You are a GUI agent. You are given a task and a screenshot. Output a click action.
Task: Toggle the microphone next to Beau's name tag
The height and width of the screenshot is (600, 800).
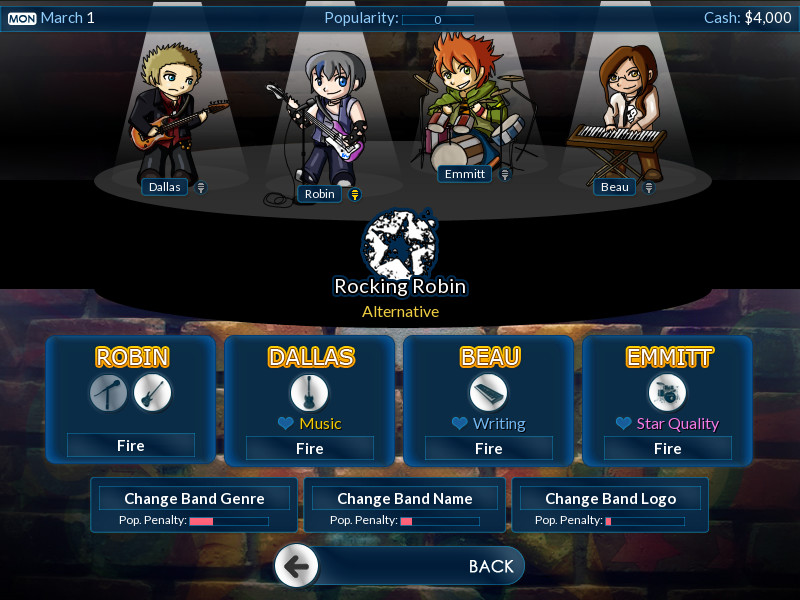point(649,187)
